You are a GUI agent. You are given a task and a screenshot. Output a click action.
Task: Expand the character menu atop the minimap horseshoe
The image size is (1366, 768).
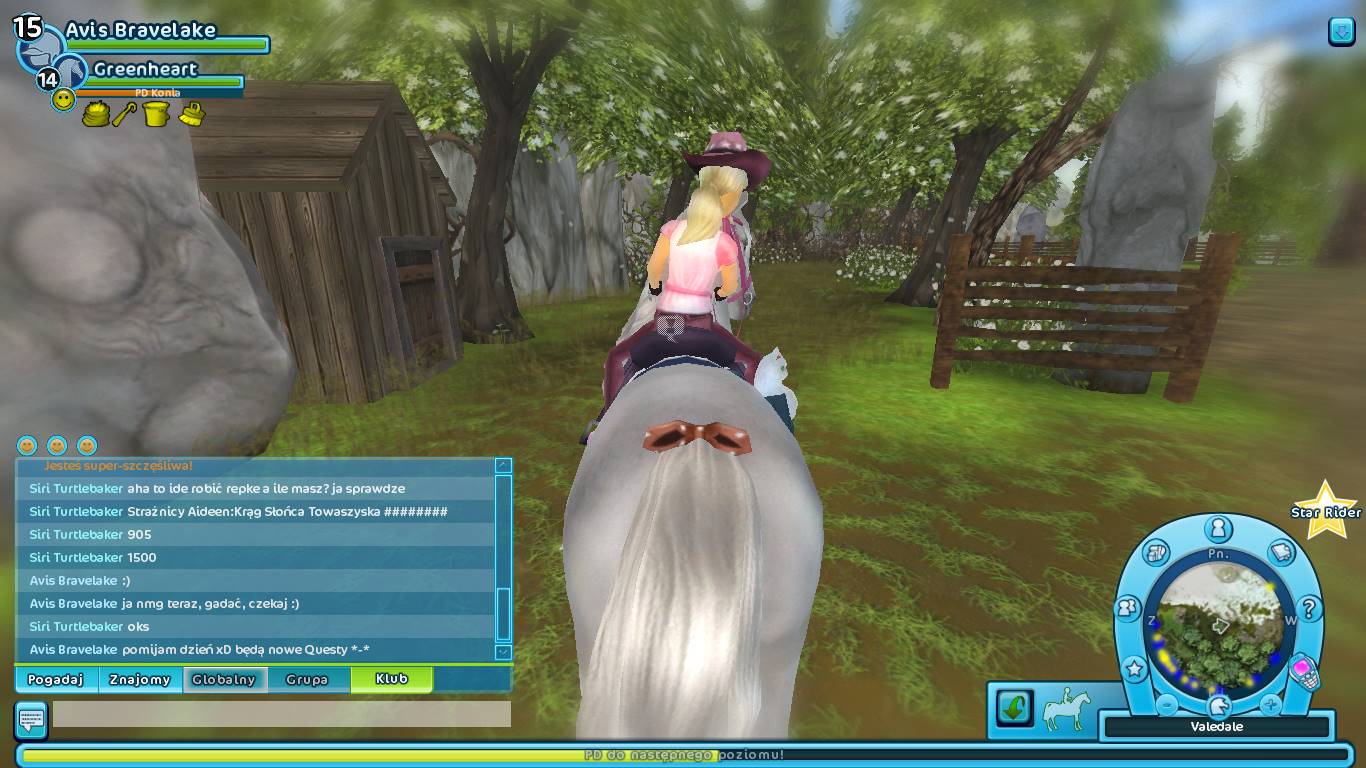coord(1217,529)
